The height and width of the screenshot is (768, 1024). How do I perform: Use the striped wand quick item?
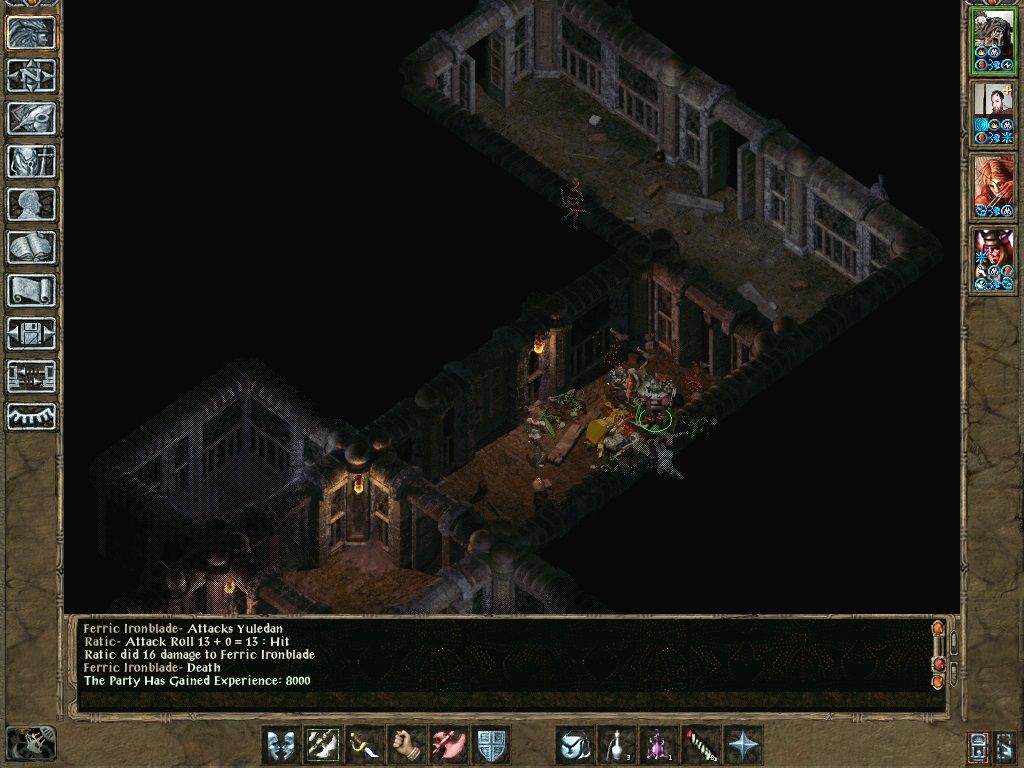pyautogui.click(x=701, y=745)
